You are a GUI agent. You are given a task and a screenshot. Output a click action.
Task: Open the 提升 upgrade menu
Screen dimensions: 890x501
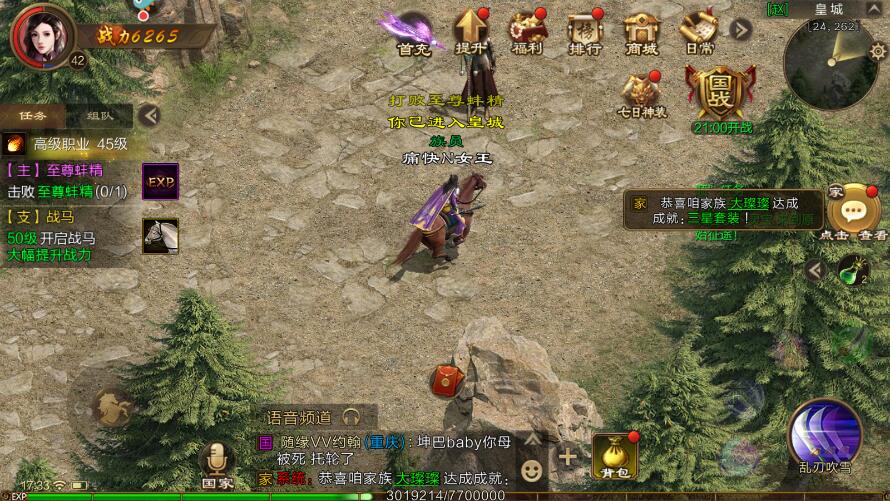(x=470, y=32)
